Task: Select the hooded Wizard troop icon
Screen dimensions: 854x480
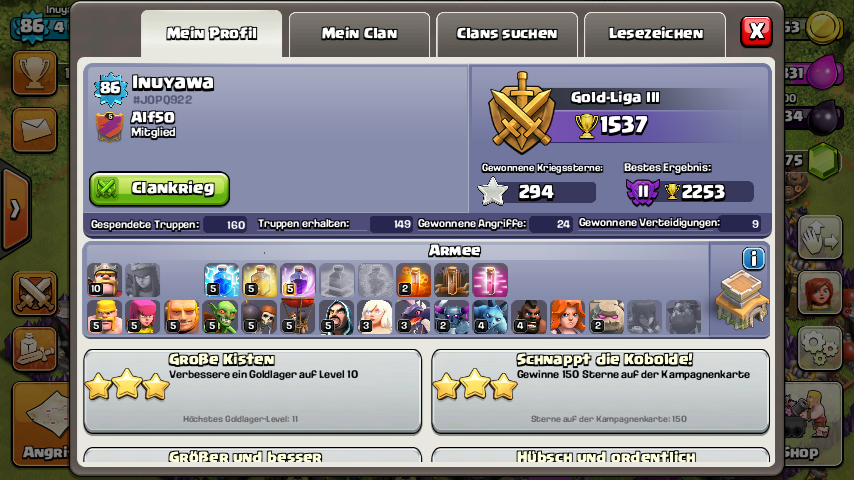Action: pyautogui.click(x=337, y=317)
